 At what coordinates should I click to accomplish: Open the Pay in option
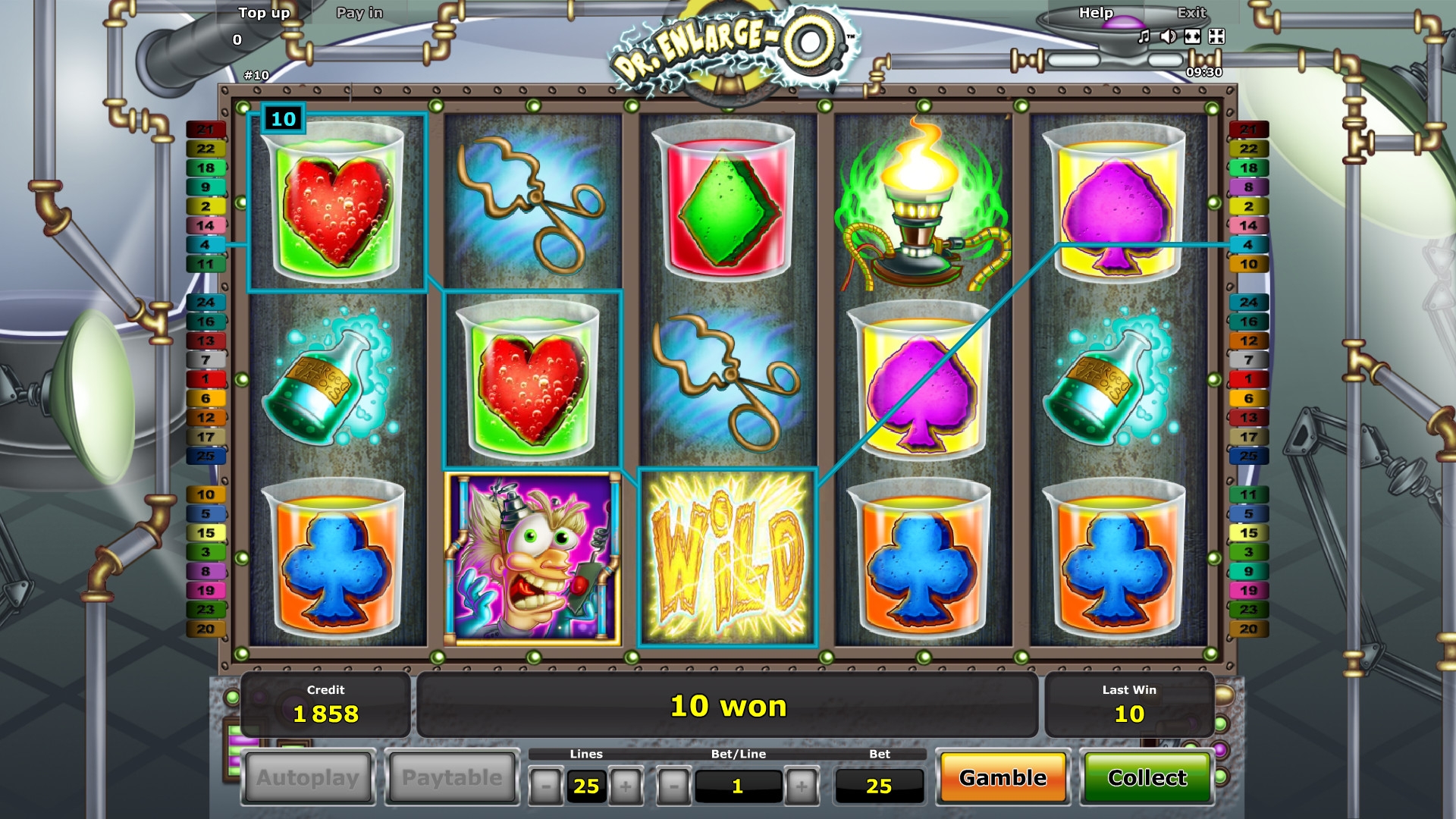tap(359, 13)
